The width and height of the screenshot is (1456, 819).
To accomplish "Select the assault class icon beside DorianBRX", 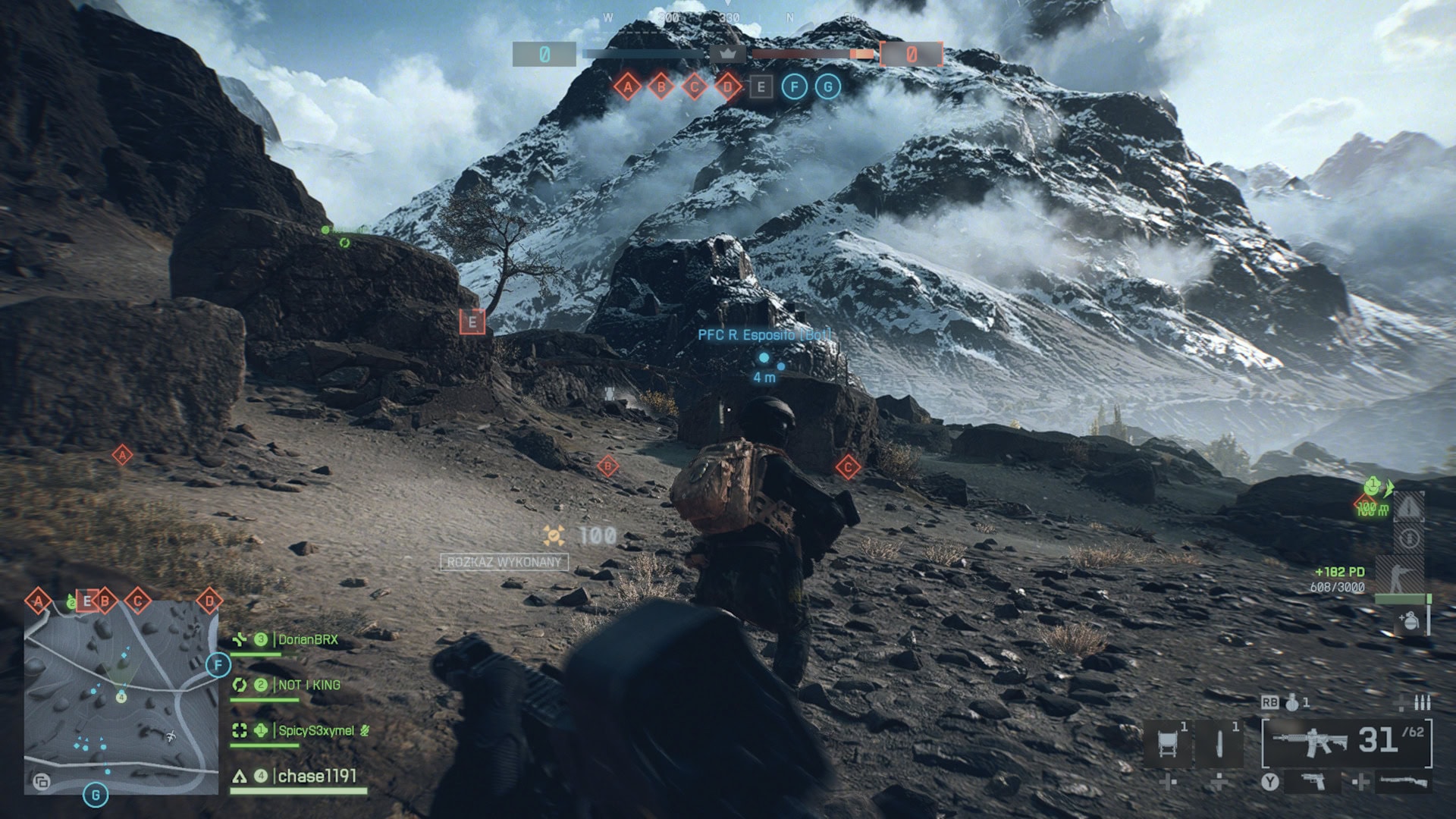I will tap(240, 640).
